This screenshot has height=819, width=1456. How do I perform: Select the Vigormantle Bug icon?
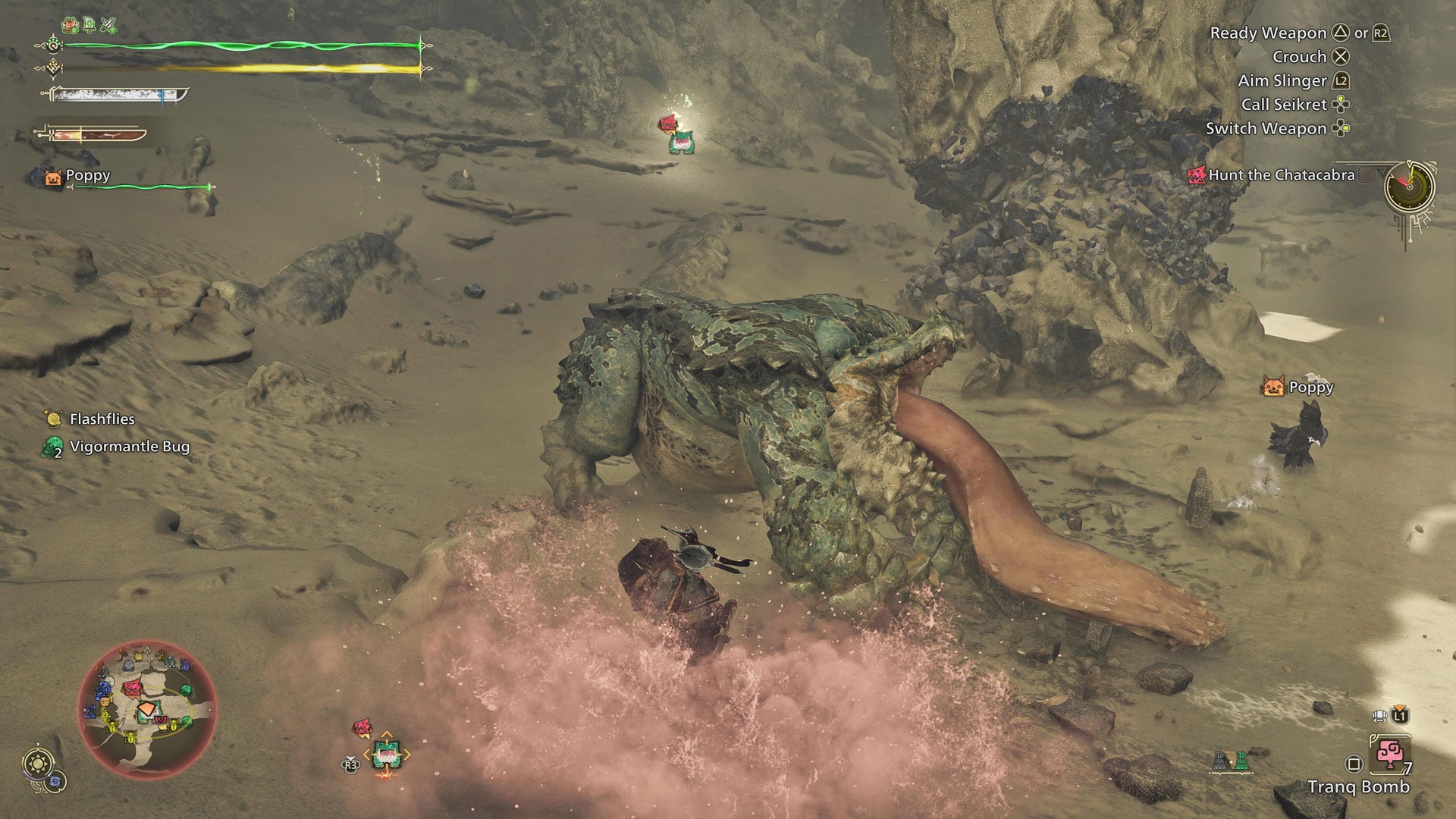[x=50, y=447]
